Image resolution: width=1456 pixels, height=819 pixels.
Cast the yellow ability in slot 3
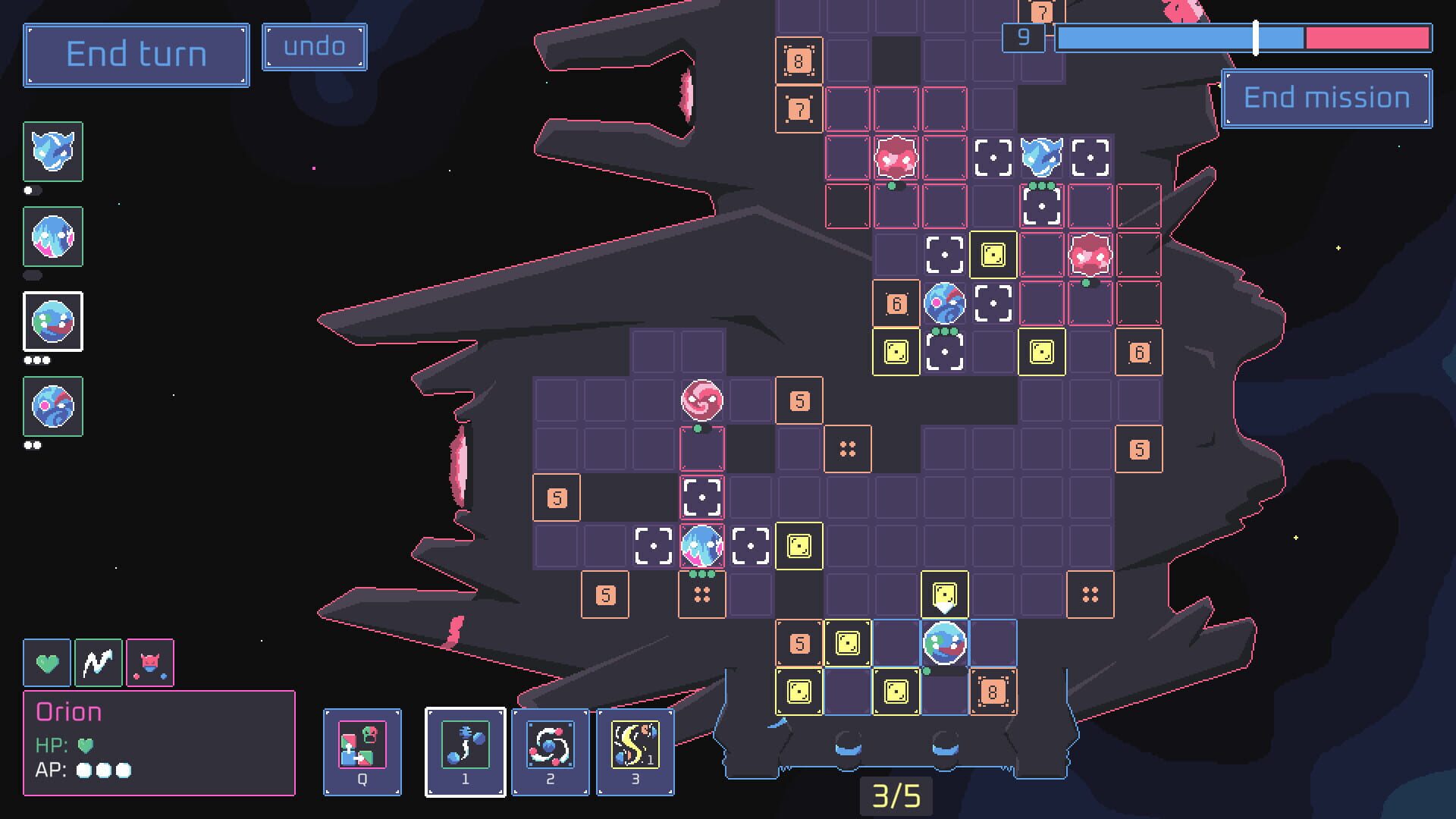[x=635, y=752]
